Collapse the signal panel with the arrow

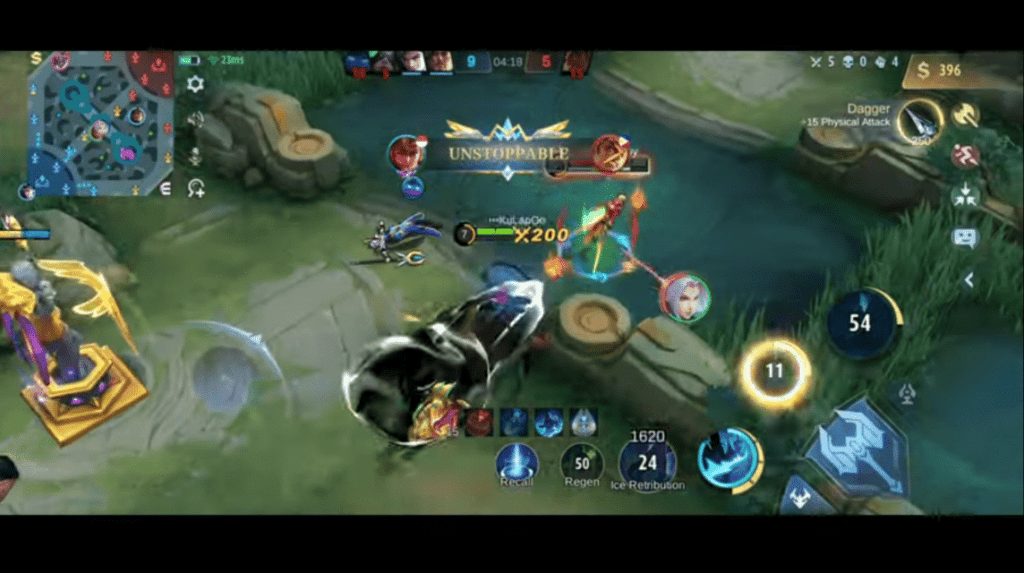(968, 281)
